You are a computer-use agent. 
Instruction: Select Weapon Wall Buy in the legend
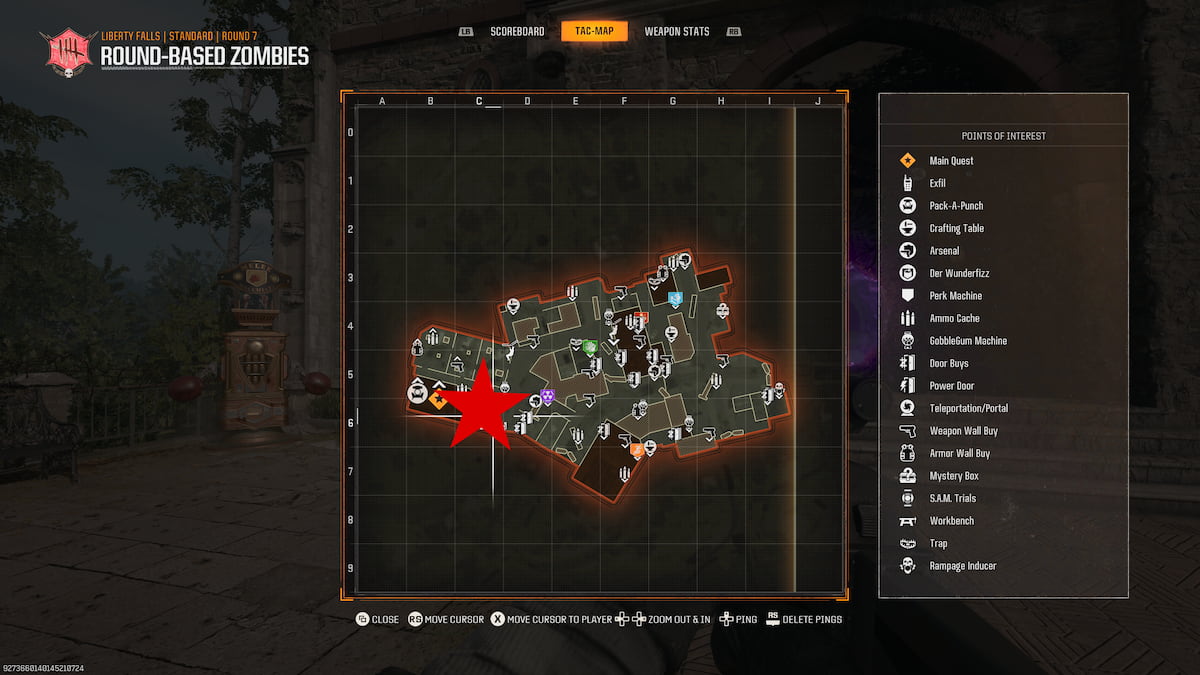point(963,431)
